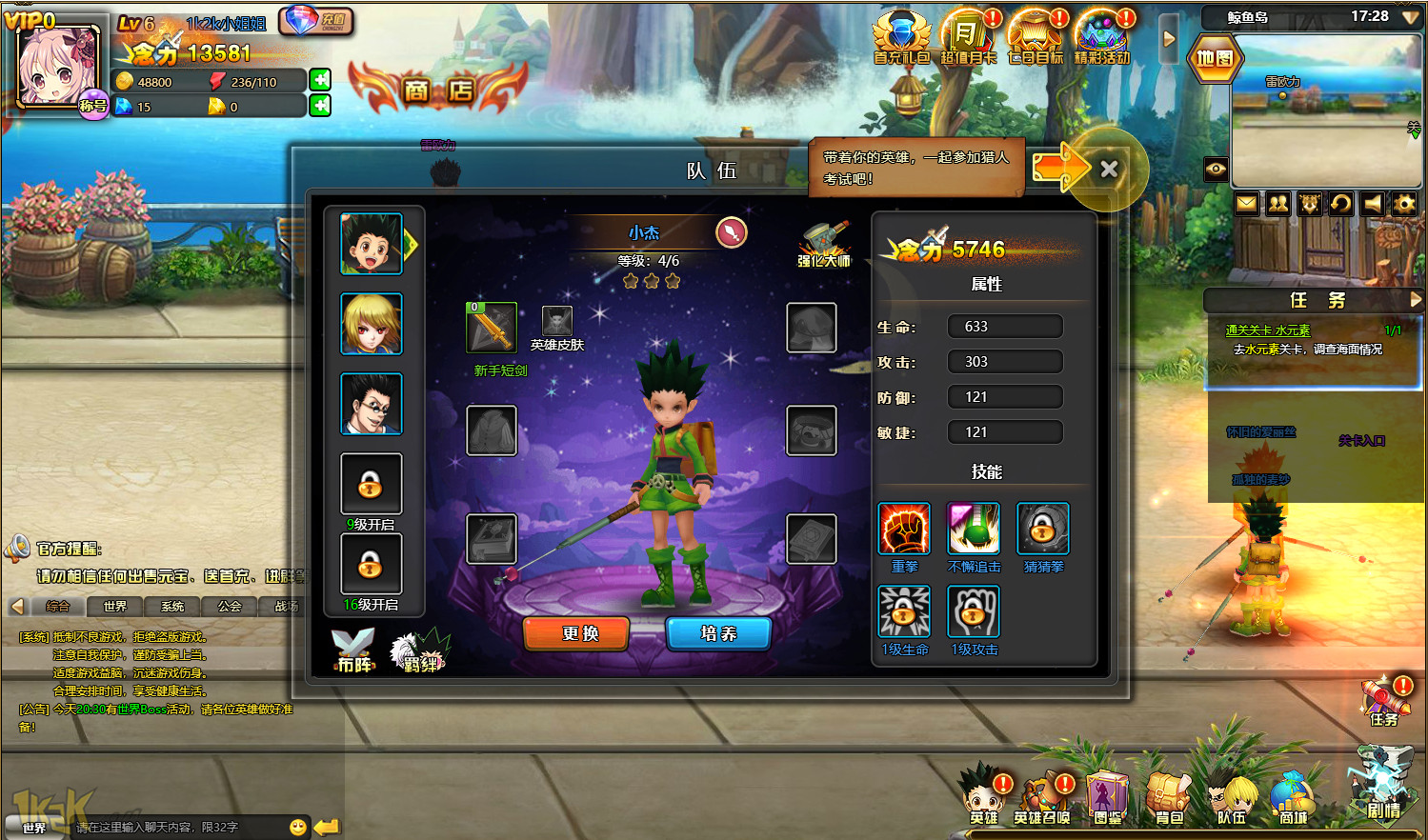Open the 地图 map button

[x=1215, y=58]
